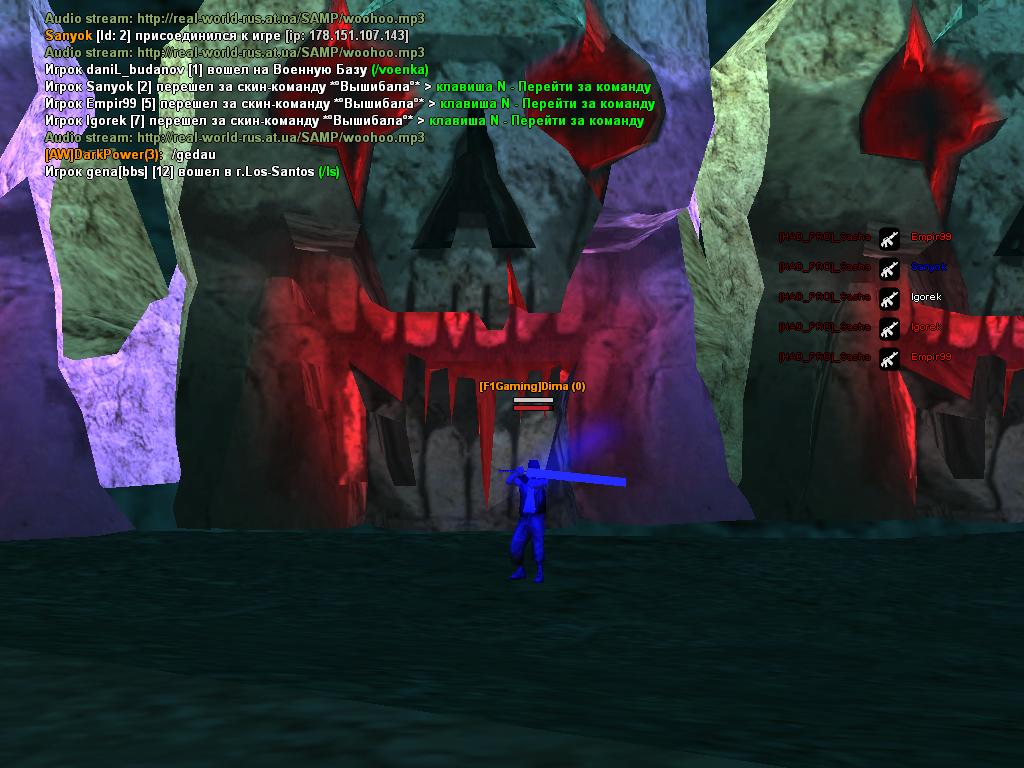1024x768 pixels.
Task: Click the Empir99 skin-team chat line
Action: tap(349, 103)
